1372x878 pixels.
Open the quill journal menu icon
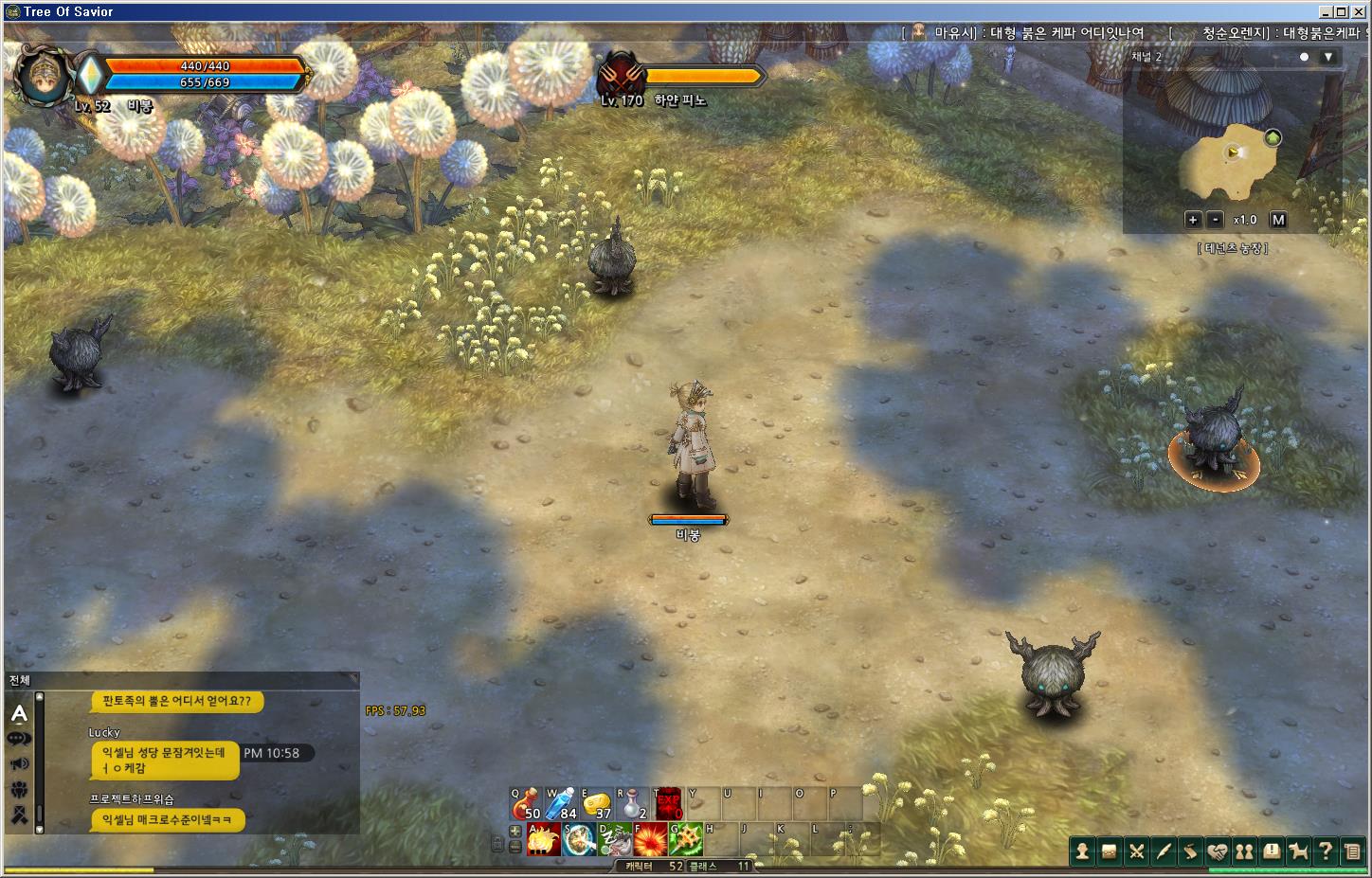click(x=1164, y=851)
